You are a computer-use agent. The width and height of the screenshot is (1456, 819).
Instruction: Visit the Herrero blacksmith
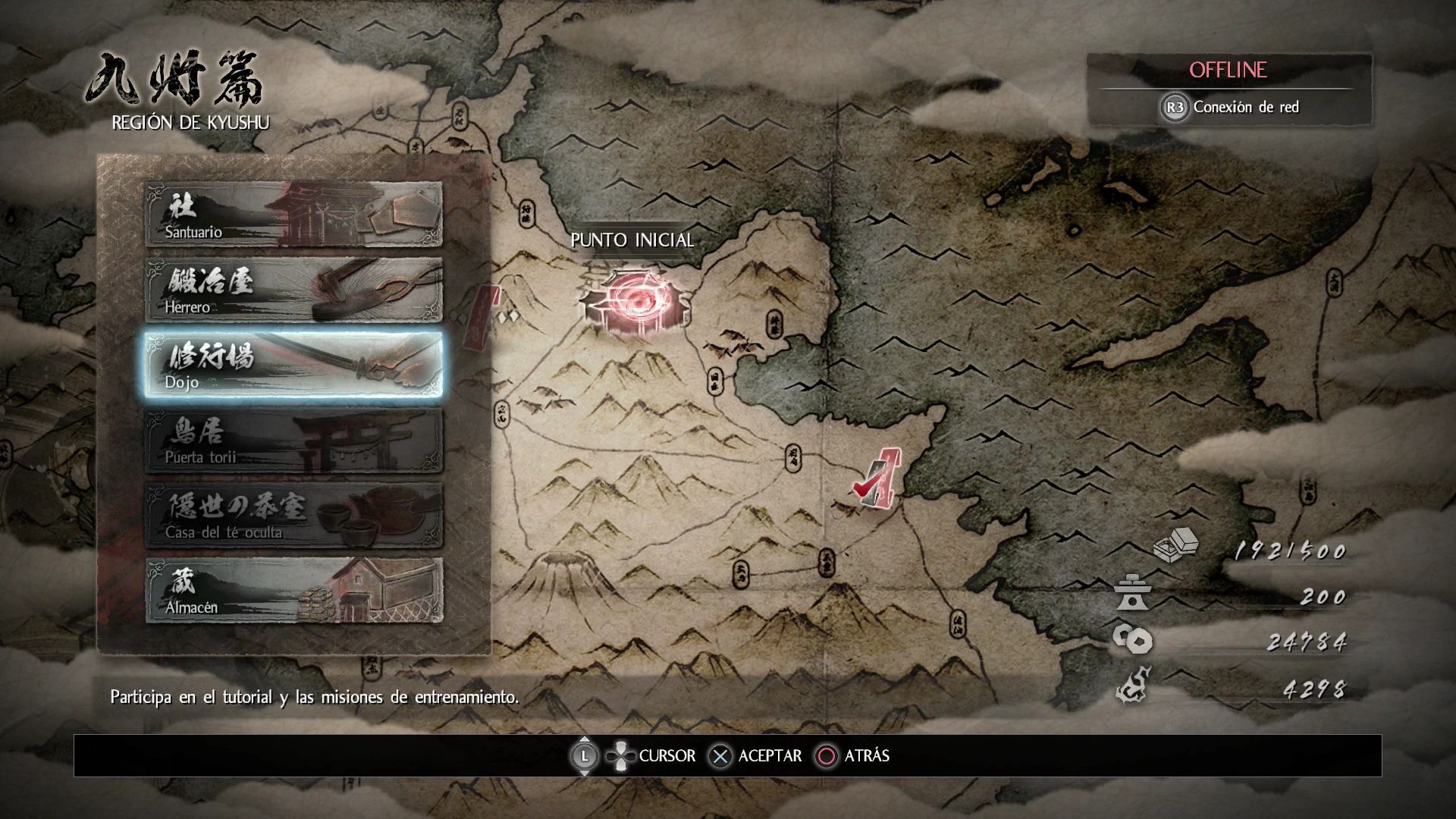click(293, 290)
